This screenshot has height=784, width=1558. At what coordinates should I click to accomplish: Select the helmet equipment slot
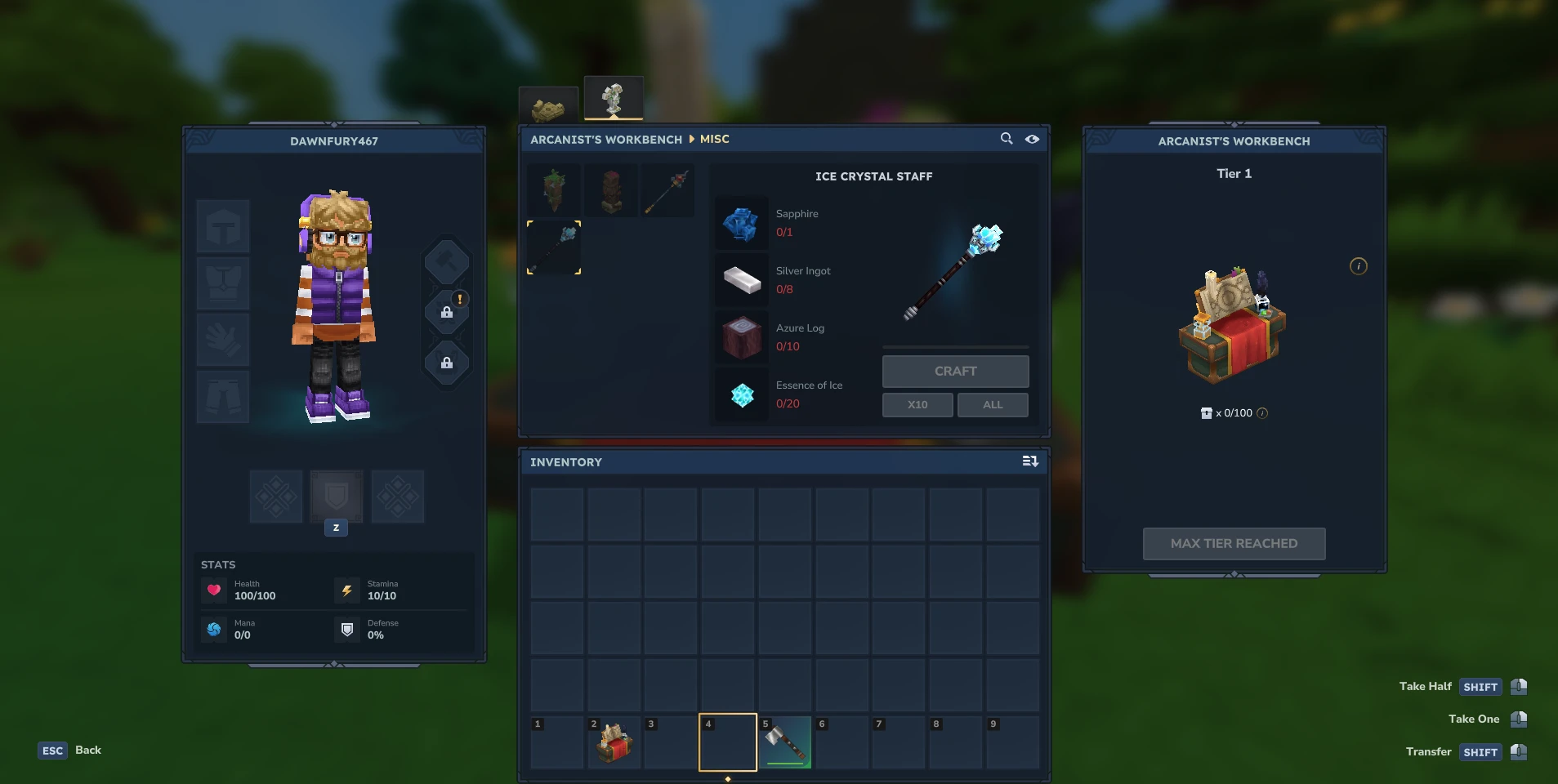click(222, 226)
